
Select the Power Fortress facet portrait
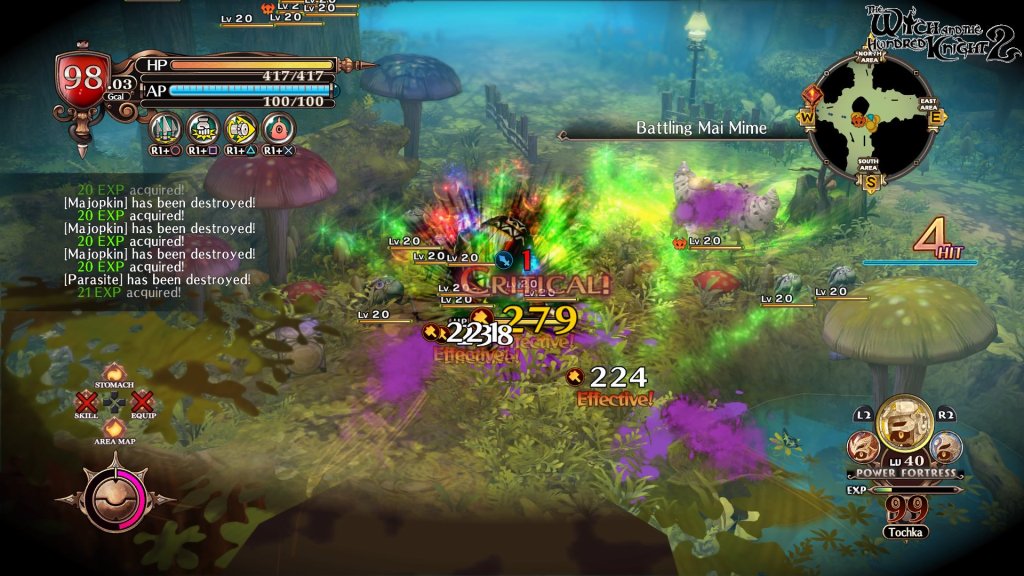pos(904,424)
